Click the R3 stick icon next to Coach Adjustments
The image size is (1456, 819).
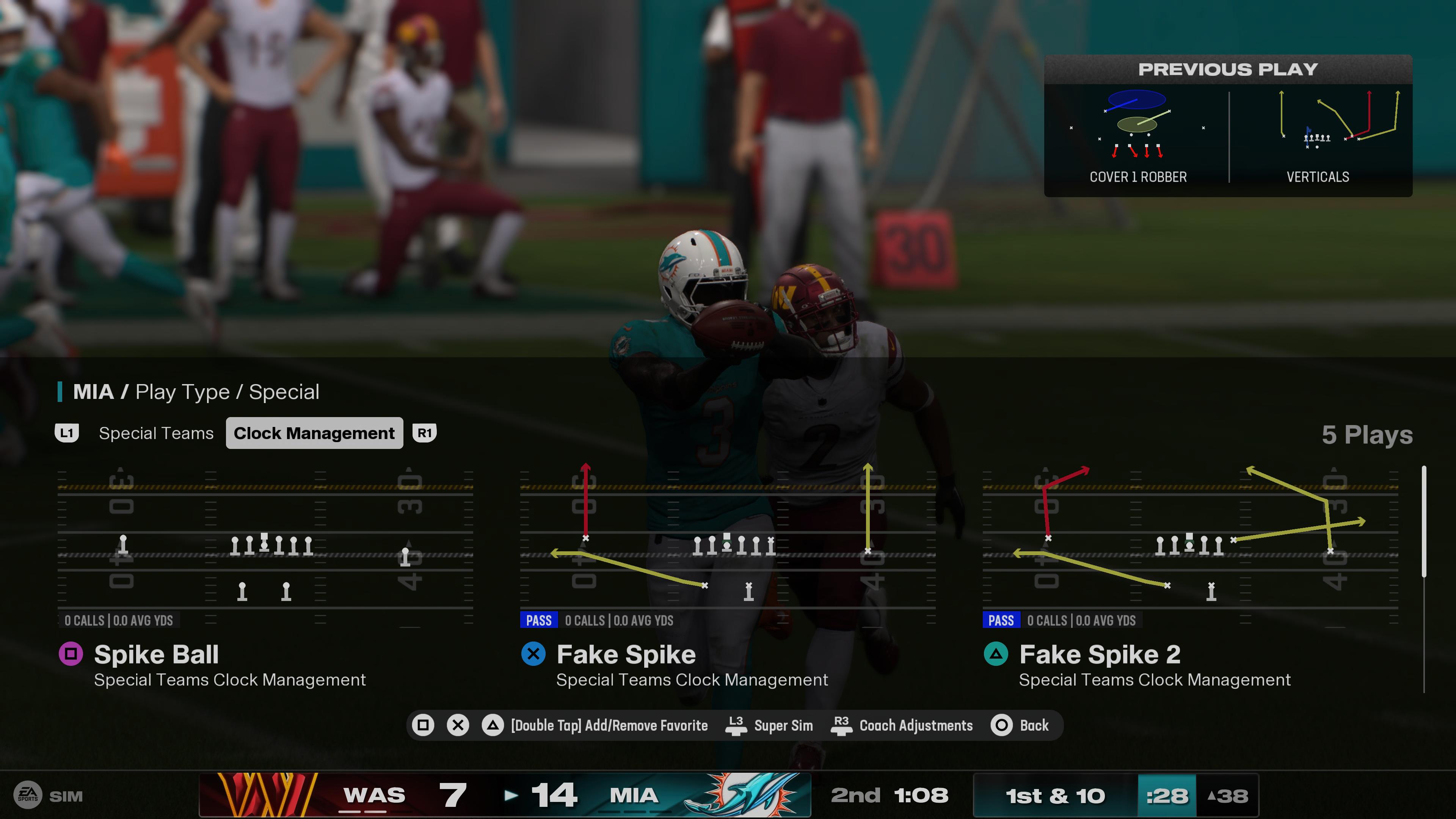(841, 725)
